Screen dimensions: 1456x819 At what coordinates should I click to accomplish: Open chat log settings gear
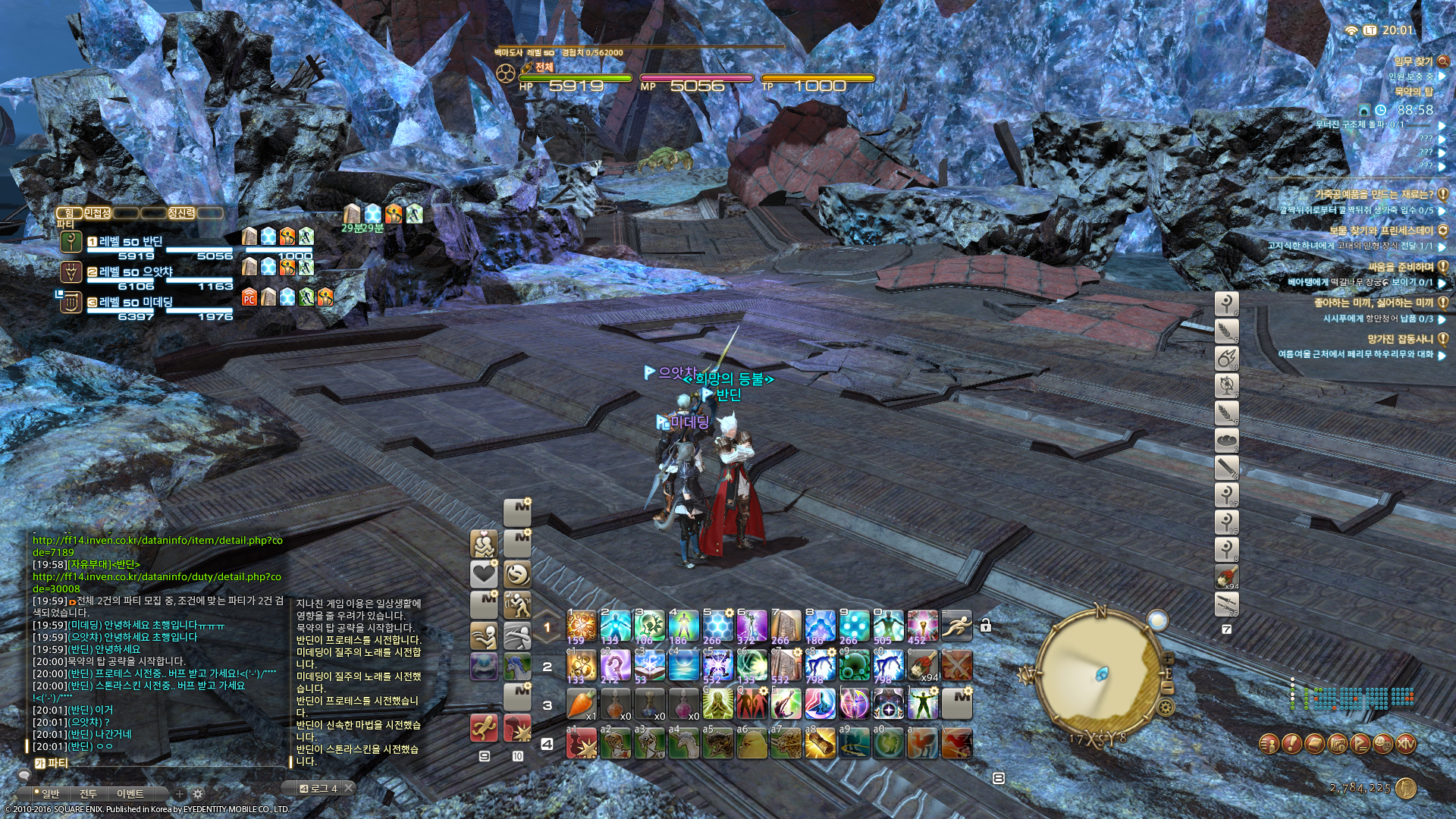pos(198,794)
